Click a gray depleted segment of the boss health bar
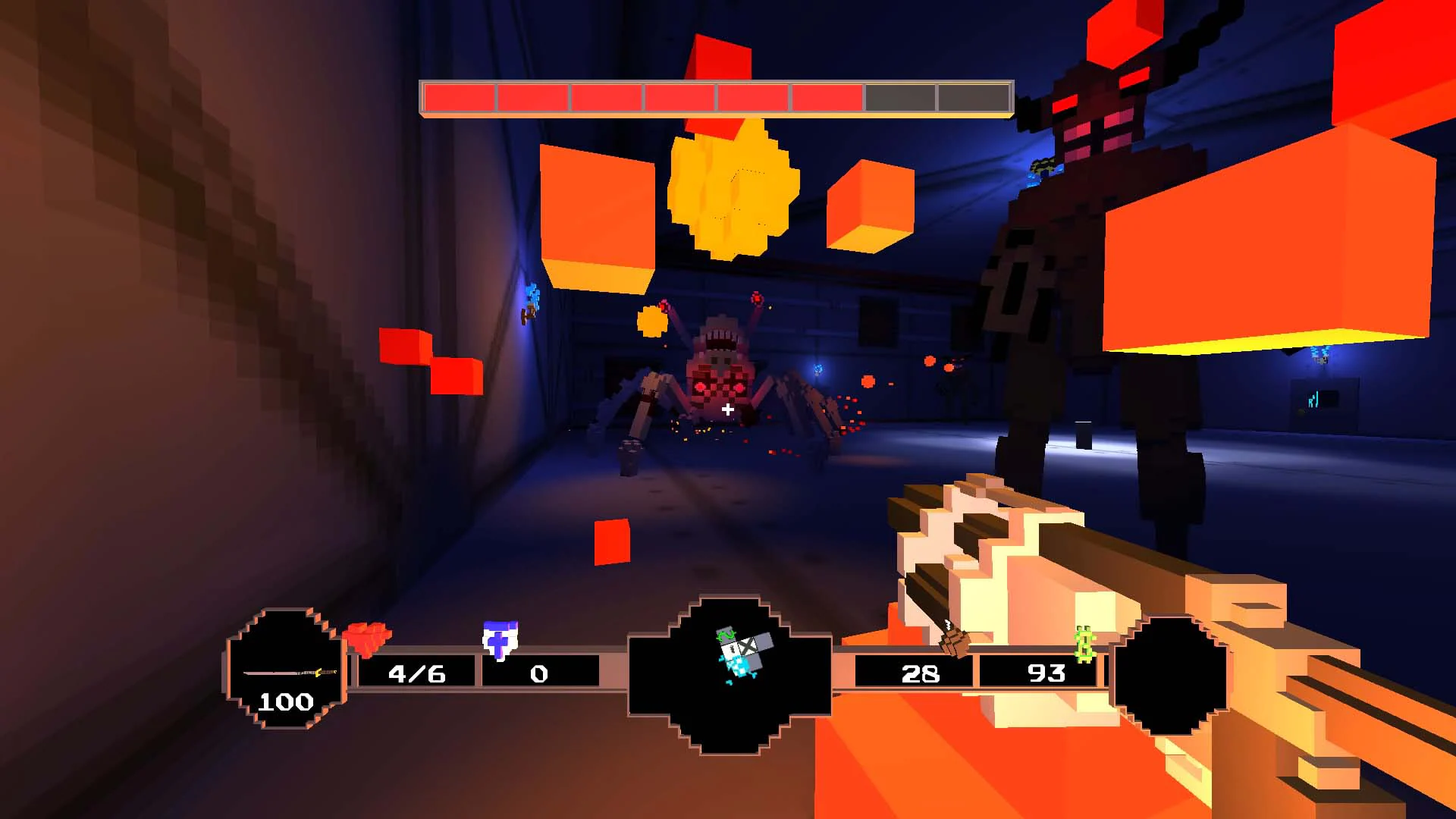This screenshot has width=1456, height=819. [902, 96]
